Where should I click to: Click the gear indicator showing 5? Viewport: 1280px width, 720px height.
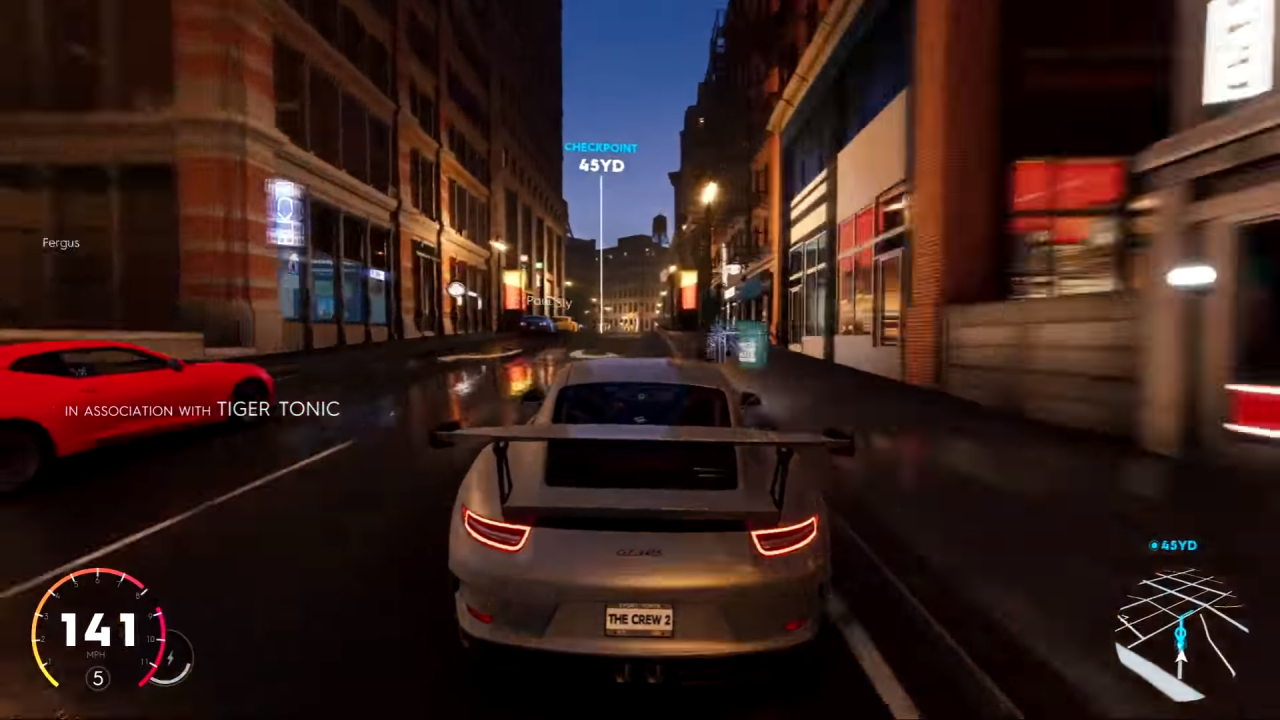click(97, 678)
